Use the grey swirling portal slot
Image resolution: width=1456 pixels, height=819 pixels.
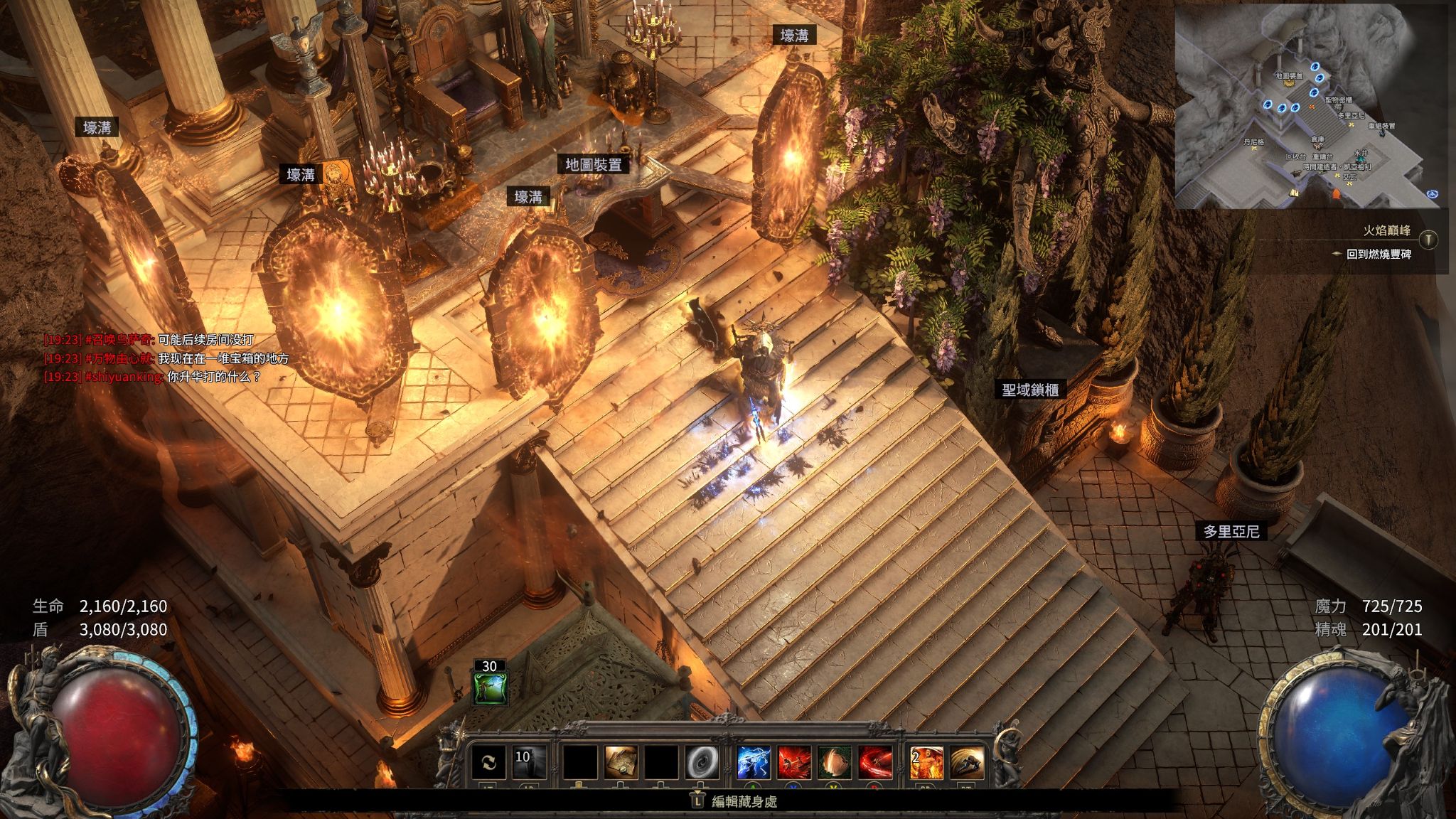(702, 762)
